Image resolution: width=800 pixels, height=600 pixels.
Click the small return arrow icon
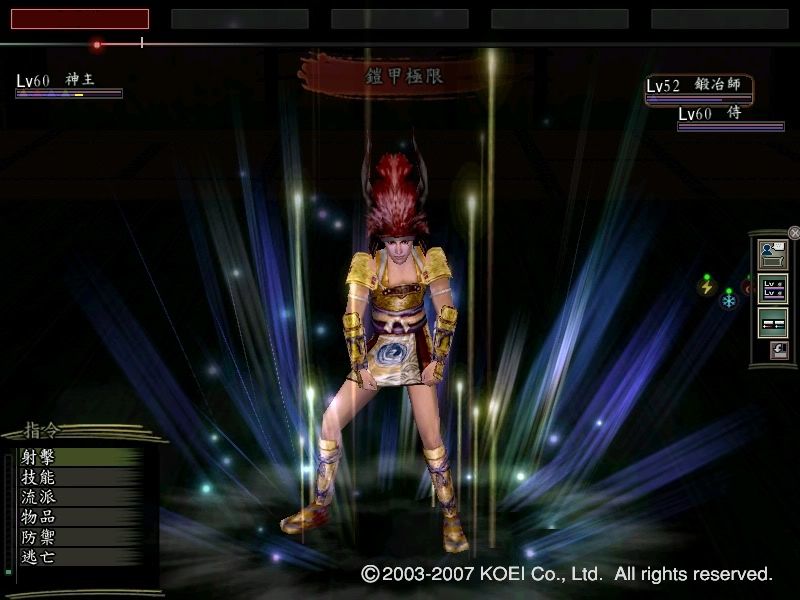pyautogui.click(x=779, y=350)
